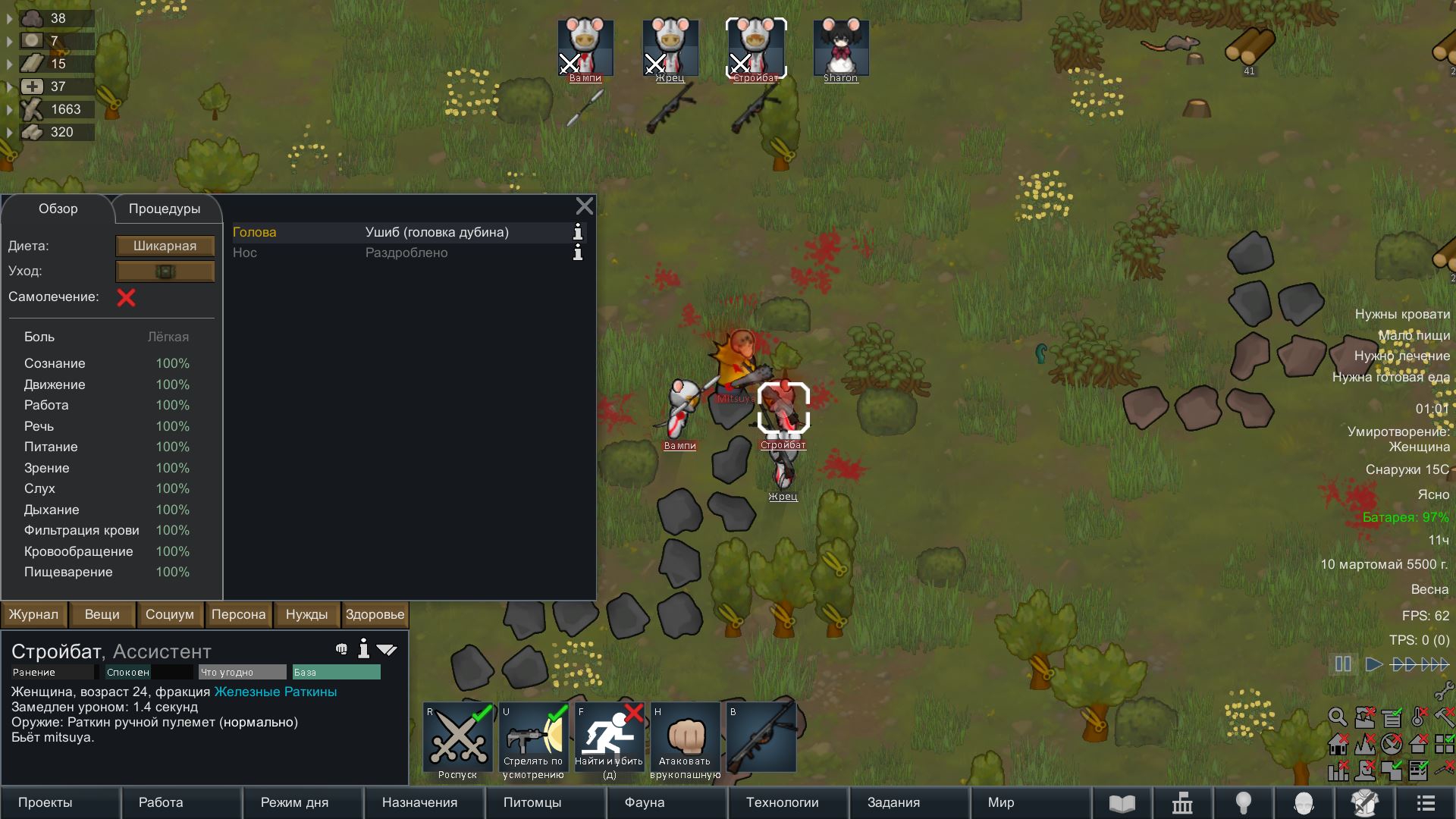Image resolution: width=1456 pixels, height=819 pixels.
Task: Open the Нужды needs tab
Action: [x=306, y=614]
